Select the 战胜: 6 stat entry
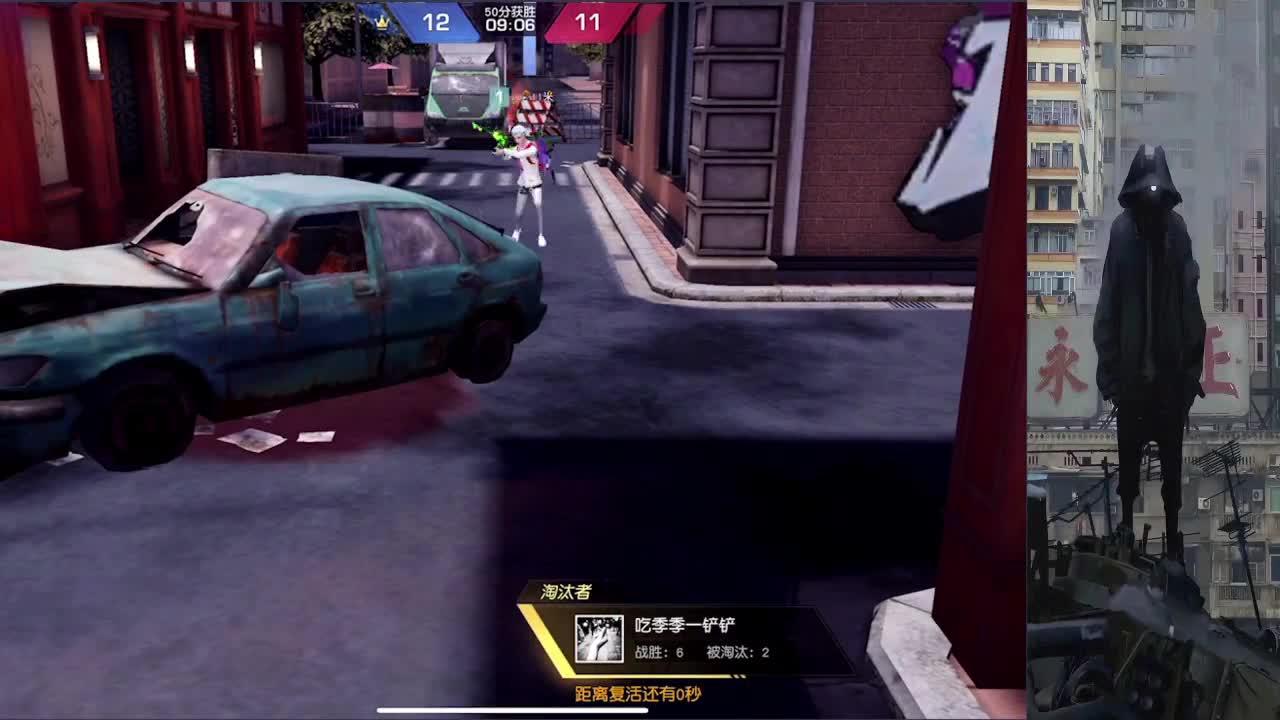 click(x=658, y=651)
